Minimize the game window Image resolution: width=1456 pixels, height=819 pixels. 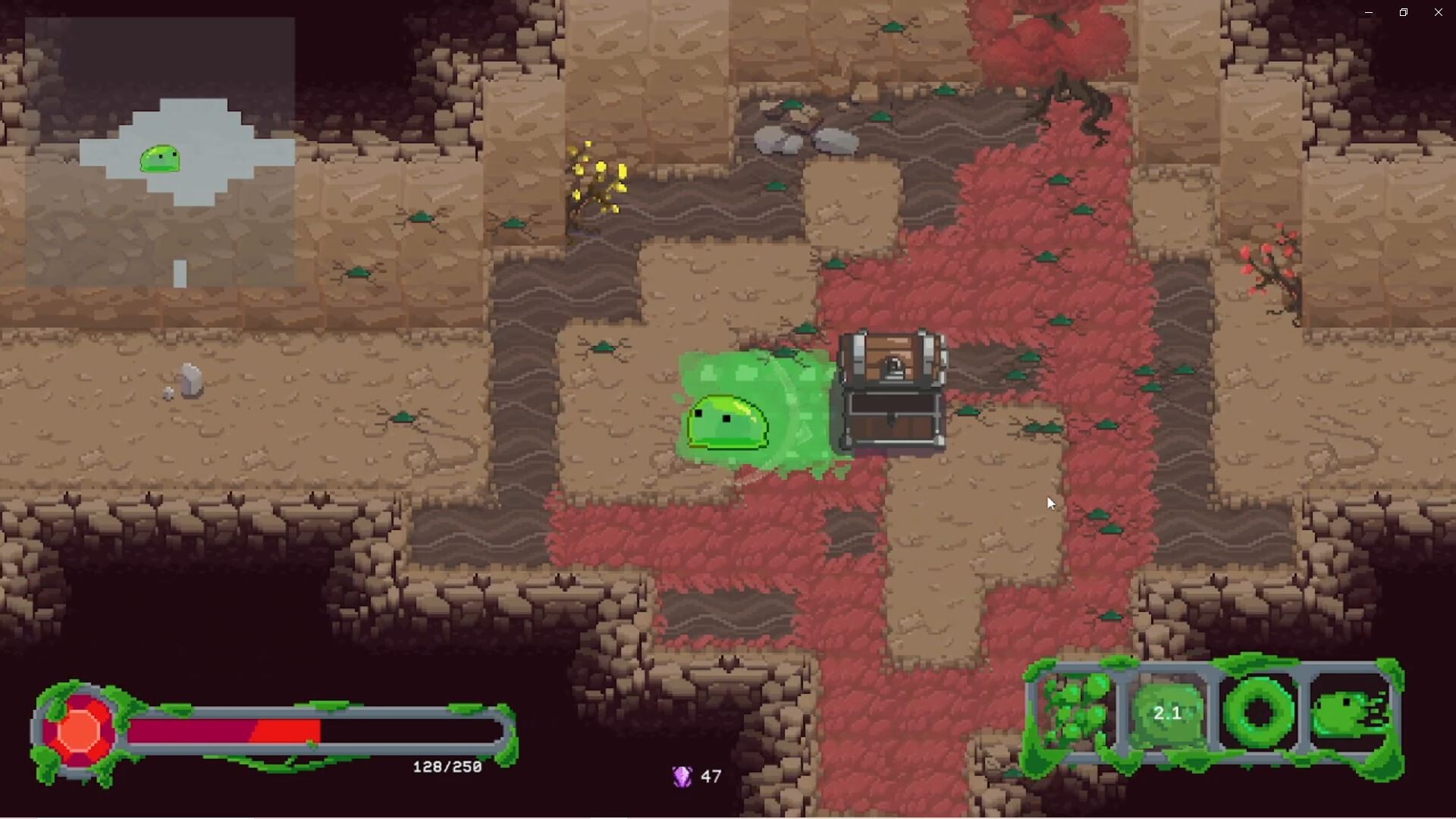(1368, 12)
